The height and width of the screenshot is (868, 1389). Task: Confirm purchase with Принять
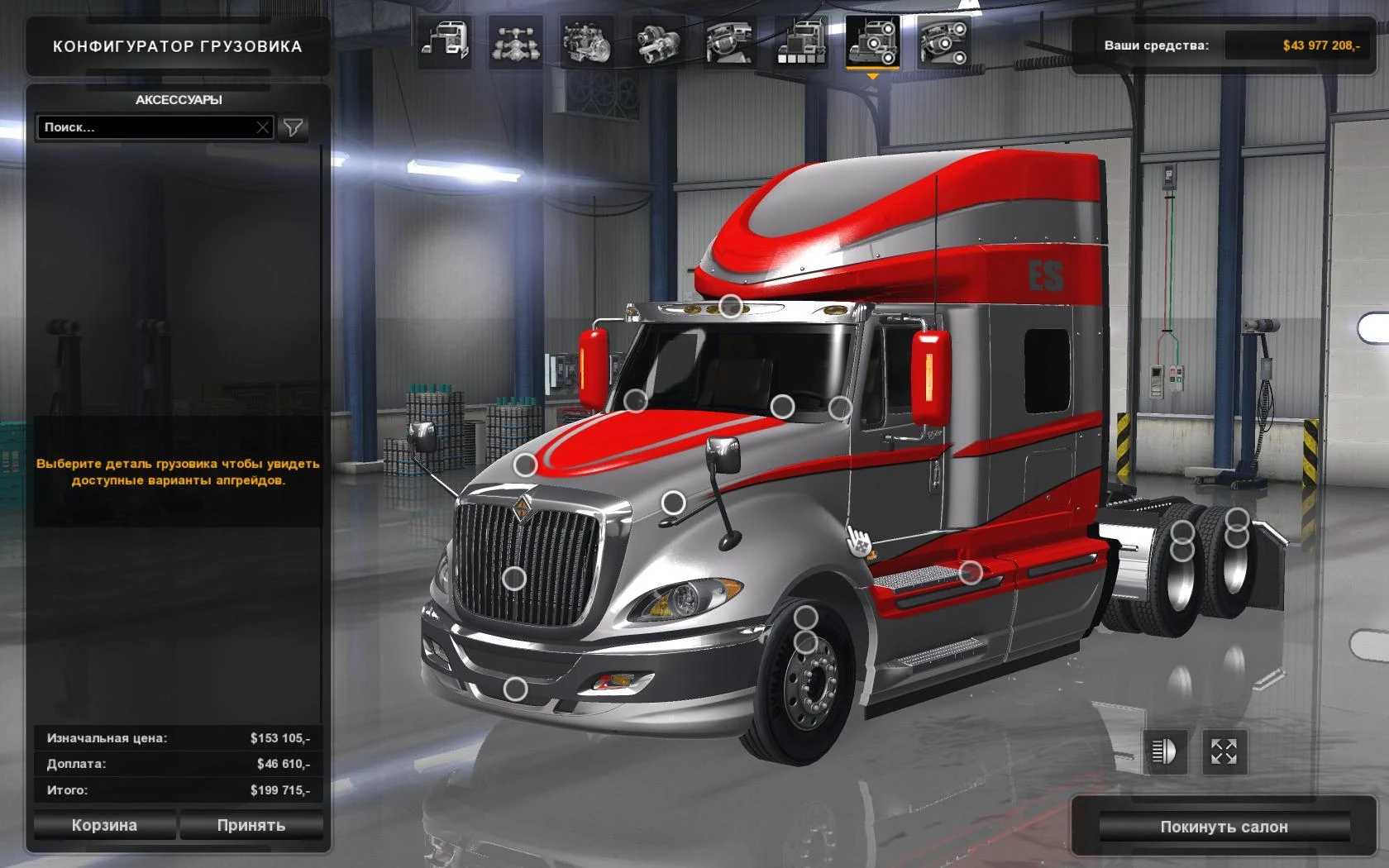251,825
